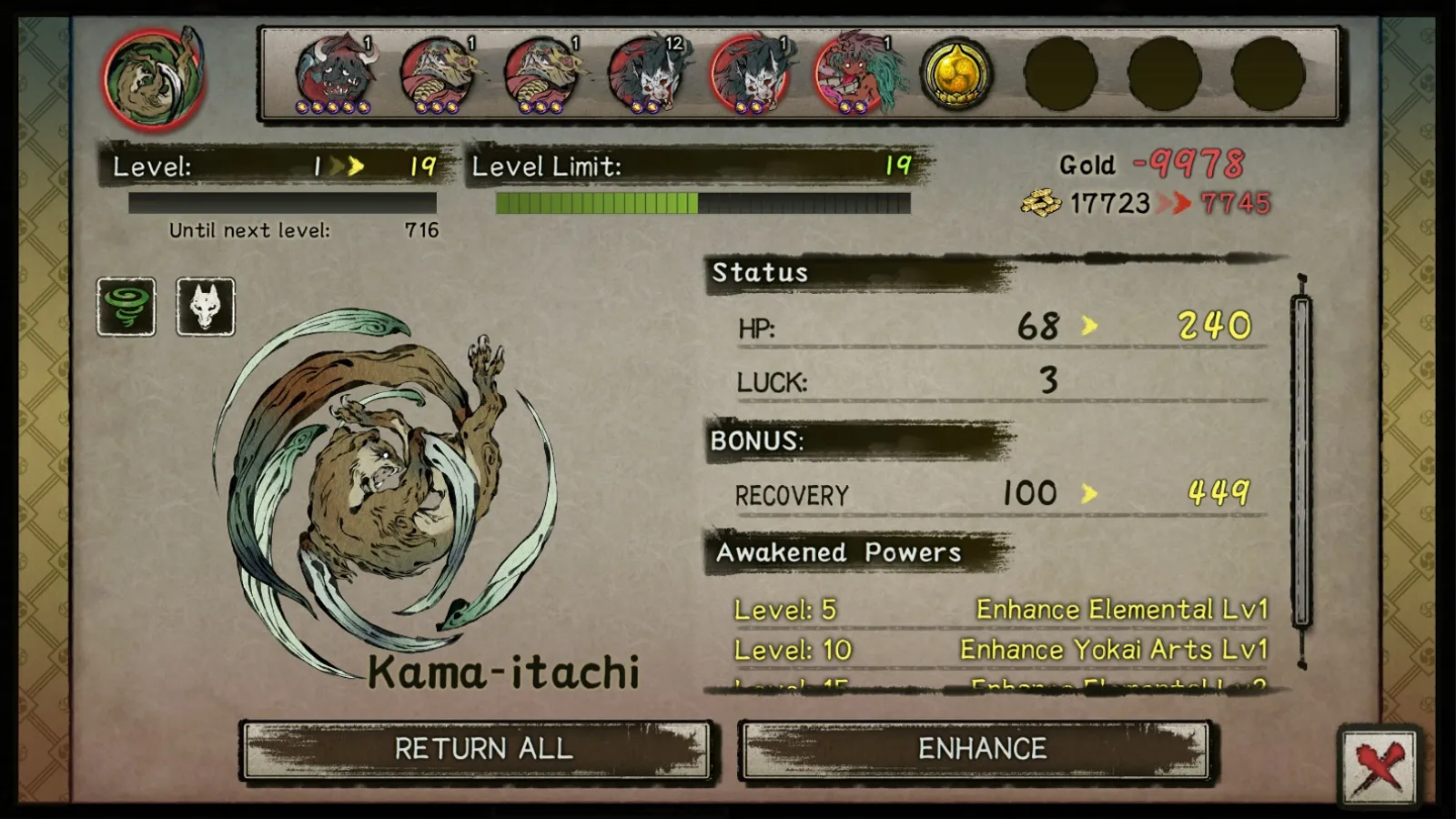Select the golden coin material slot

956,75
